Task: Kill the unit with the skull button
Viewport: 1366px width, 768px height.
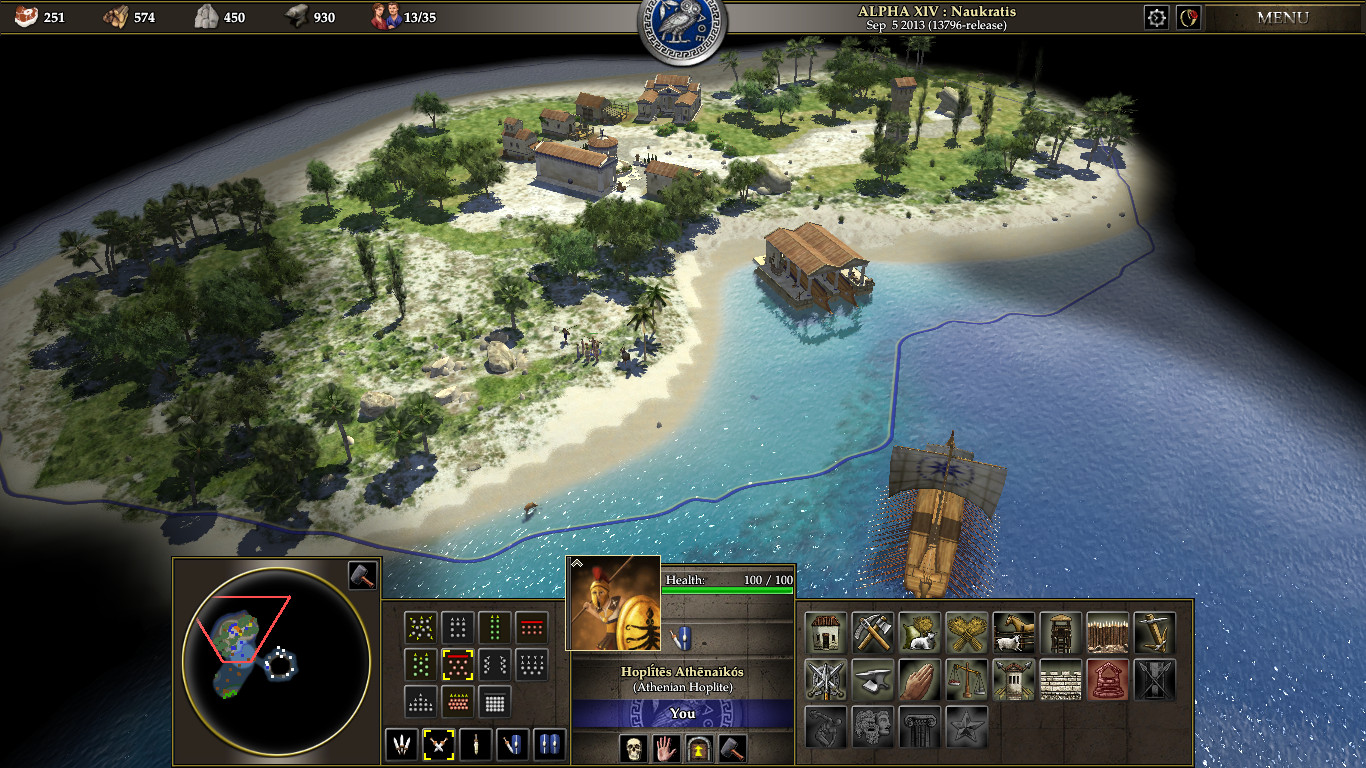Action: (632, 747)
